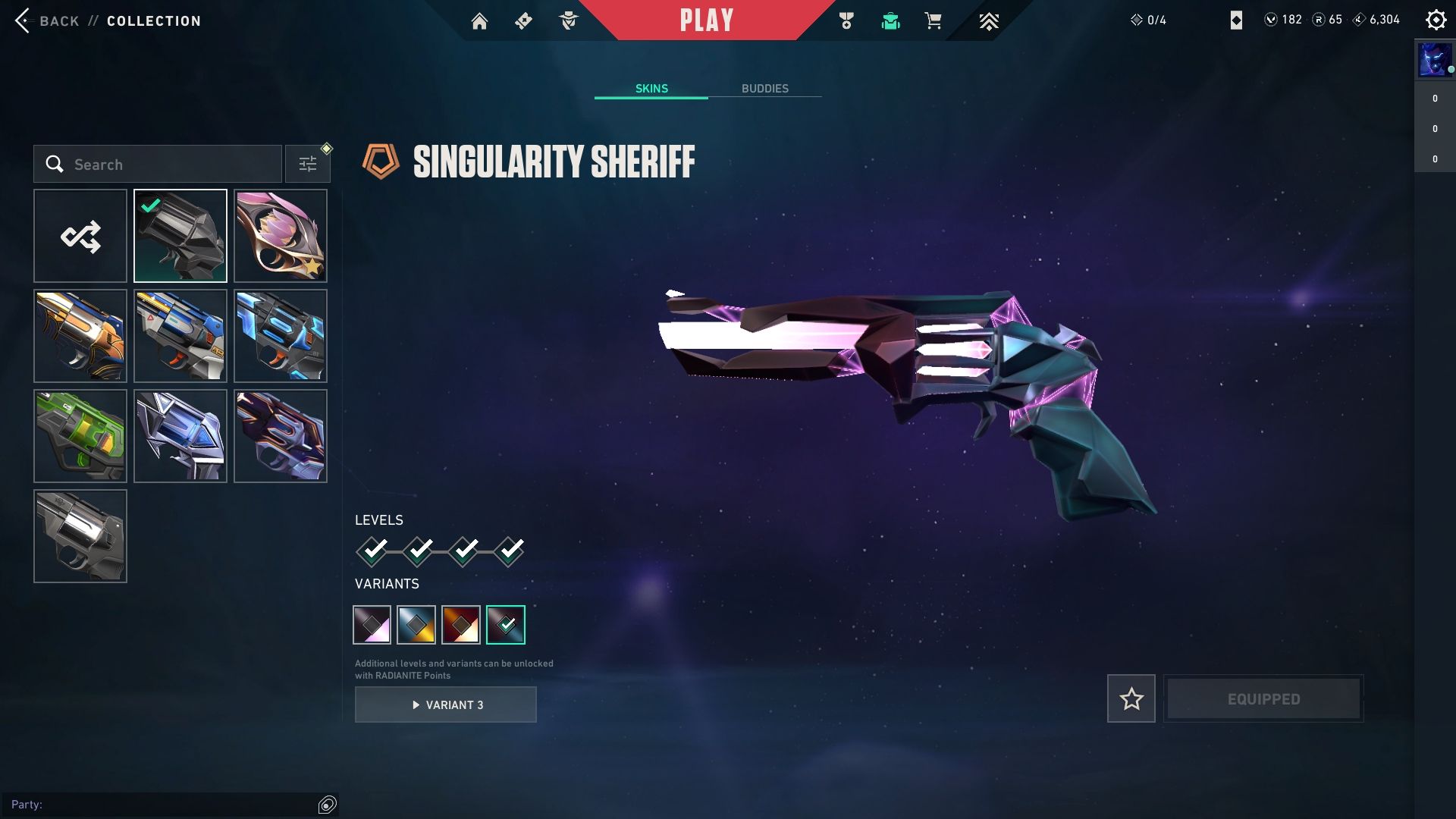Play the Variant 3 preview video

coord(446,705)
